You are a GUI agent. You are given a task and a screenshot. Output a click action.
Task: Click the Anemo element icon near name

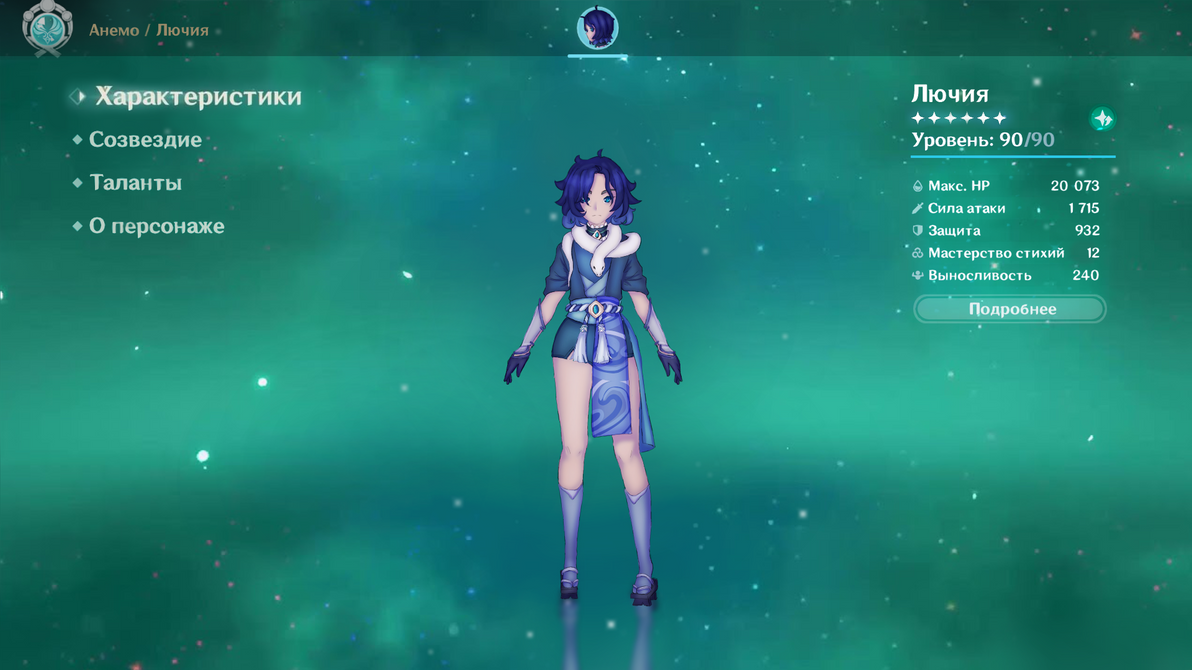(1102, 119)
